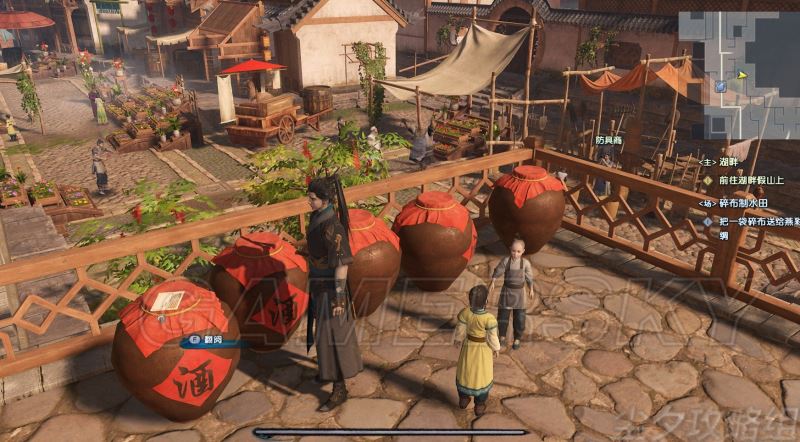Click the blue quest marker on minimap
Screen dimensions: 800x442
pos(720,87)
